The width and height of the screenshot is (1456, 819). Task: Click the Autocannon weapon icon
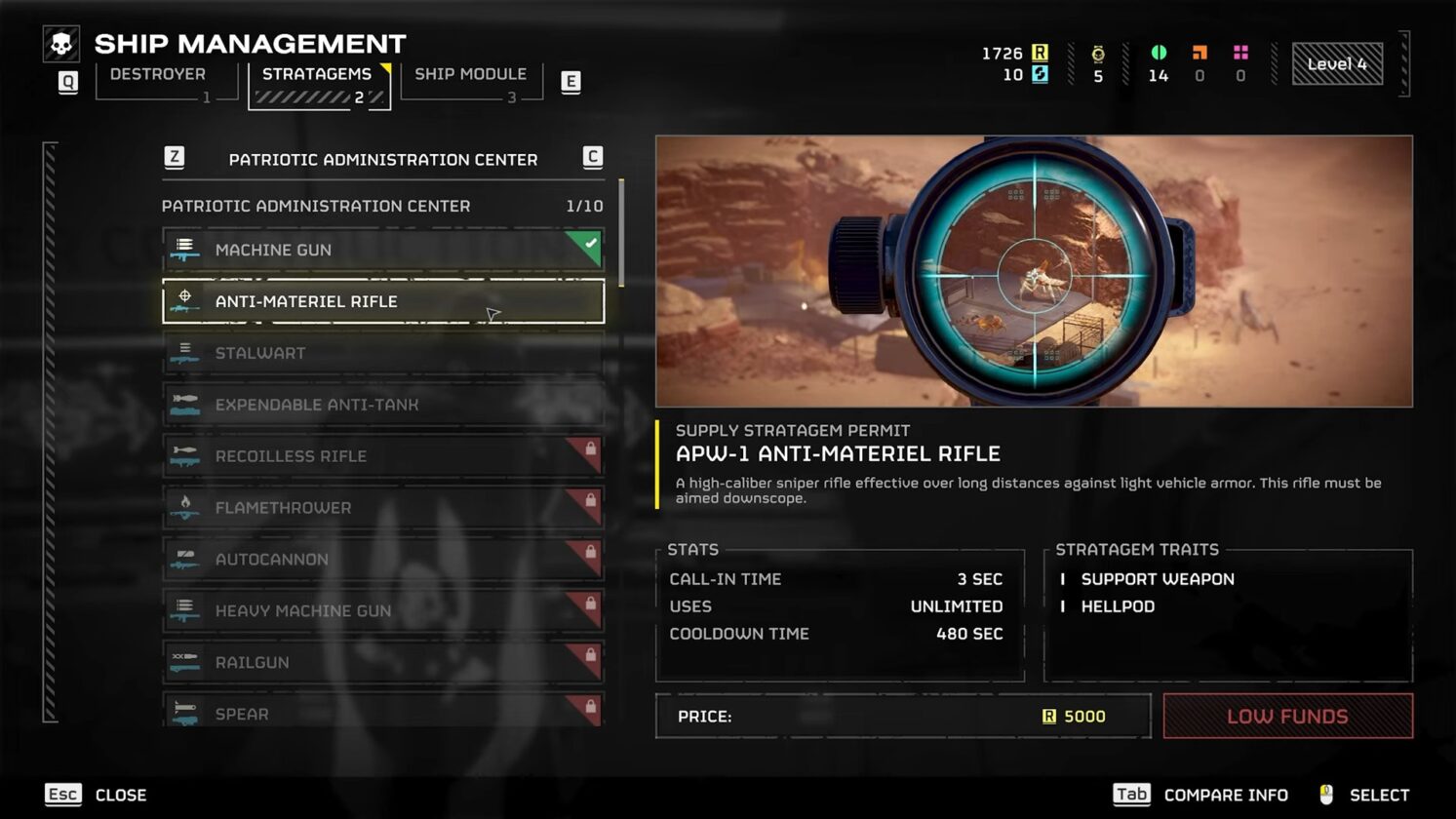[x=185, y=559]
